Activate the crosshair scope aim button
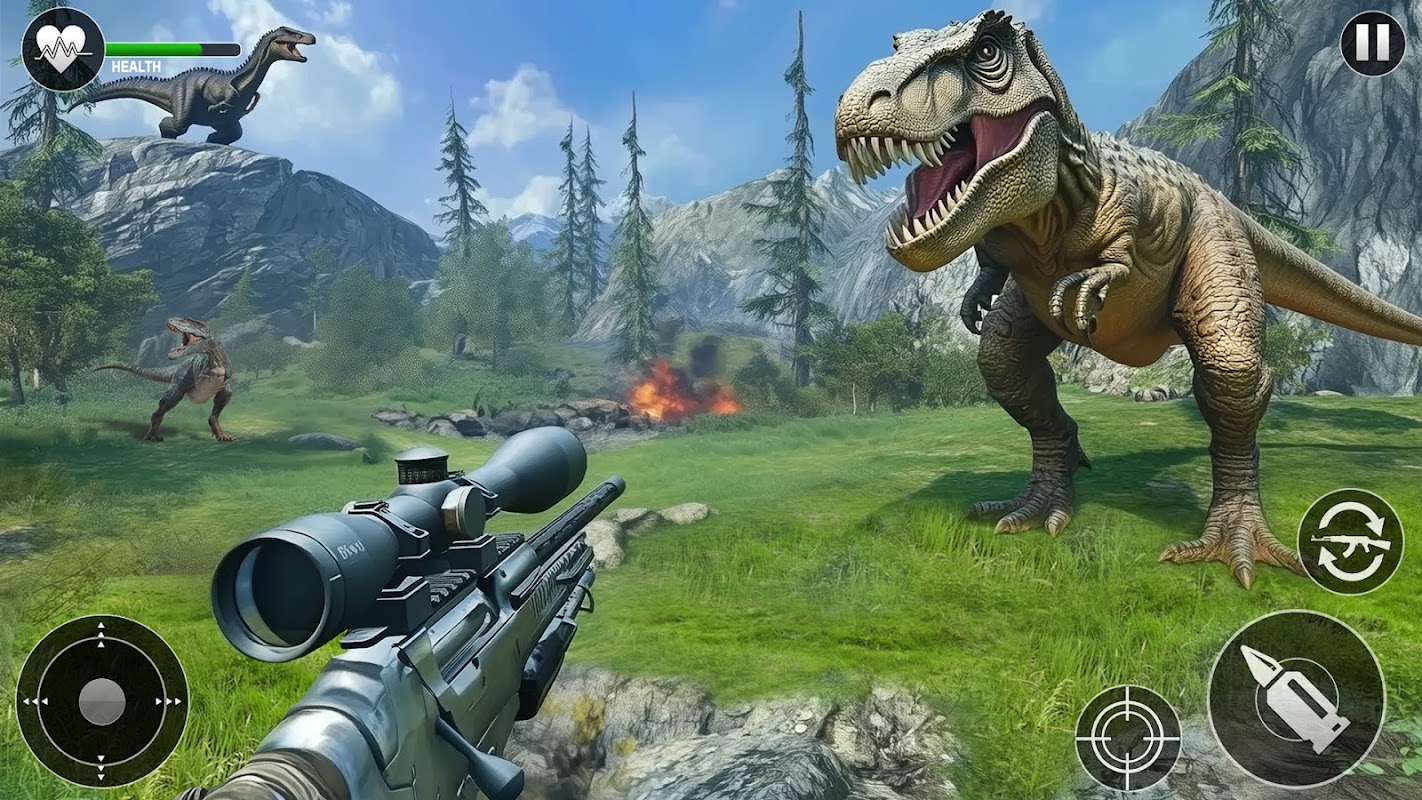Screen dimensions: 1422x800 point(1128,738)
